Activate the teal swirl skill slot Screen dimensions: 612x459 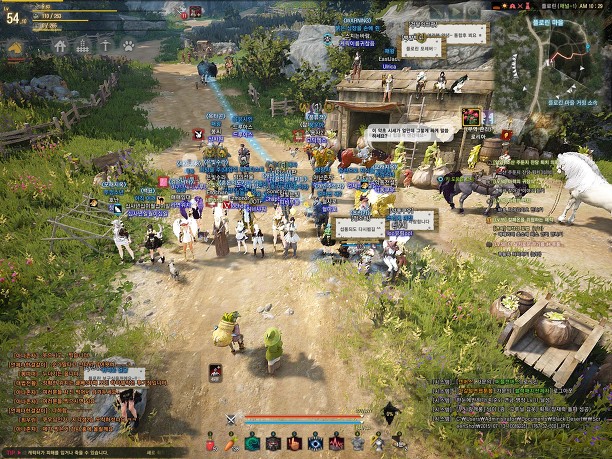253,442
